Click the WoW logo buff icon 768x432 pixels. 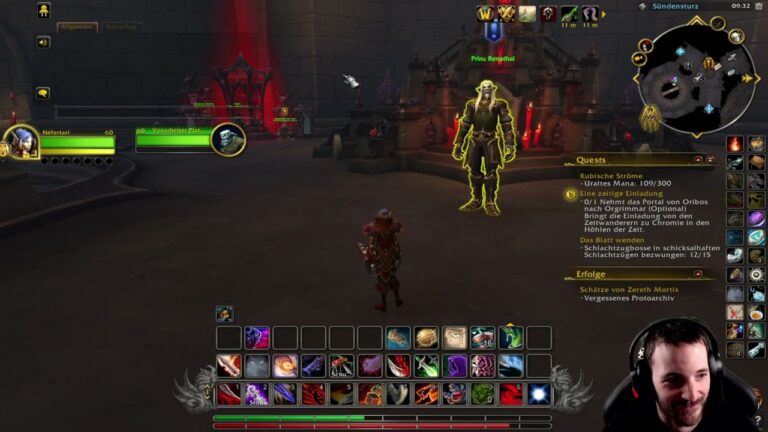[x=486, y=13]
